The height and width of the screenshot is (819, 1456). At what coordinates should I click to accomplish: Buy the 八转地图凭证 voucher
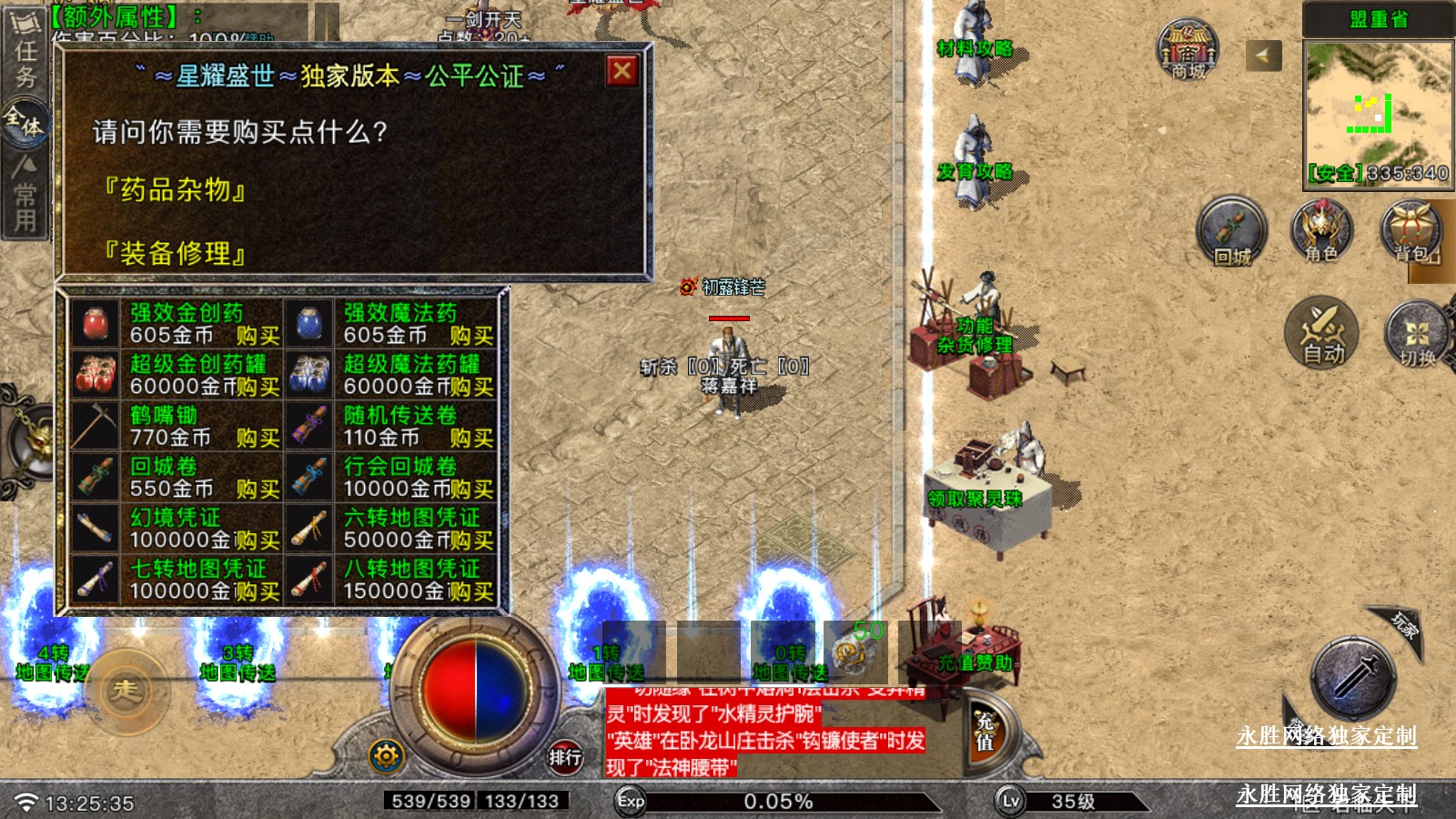pyautogui.click(x=472, y=591)
